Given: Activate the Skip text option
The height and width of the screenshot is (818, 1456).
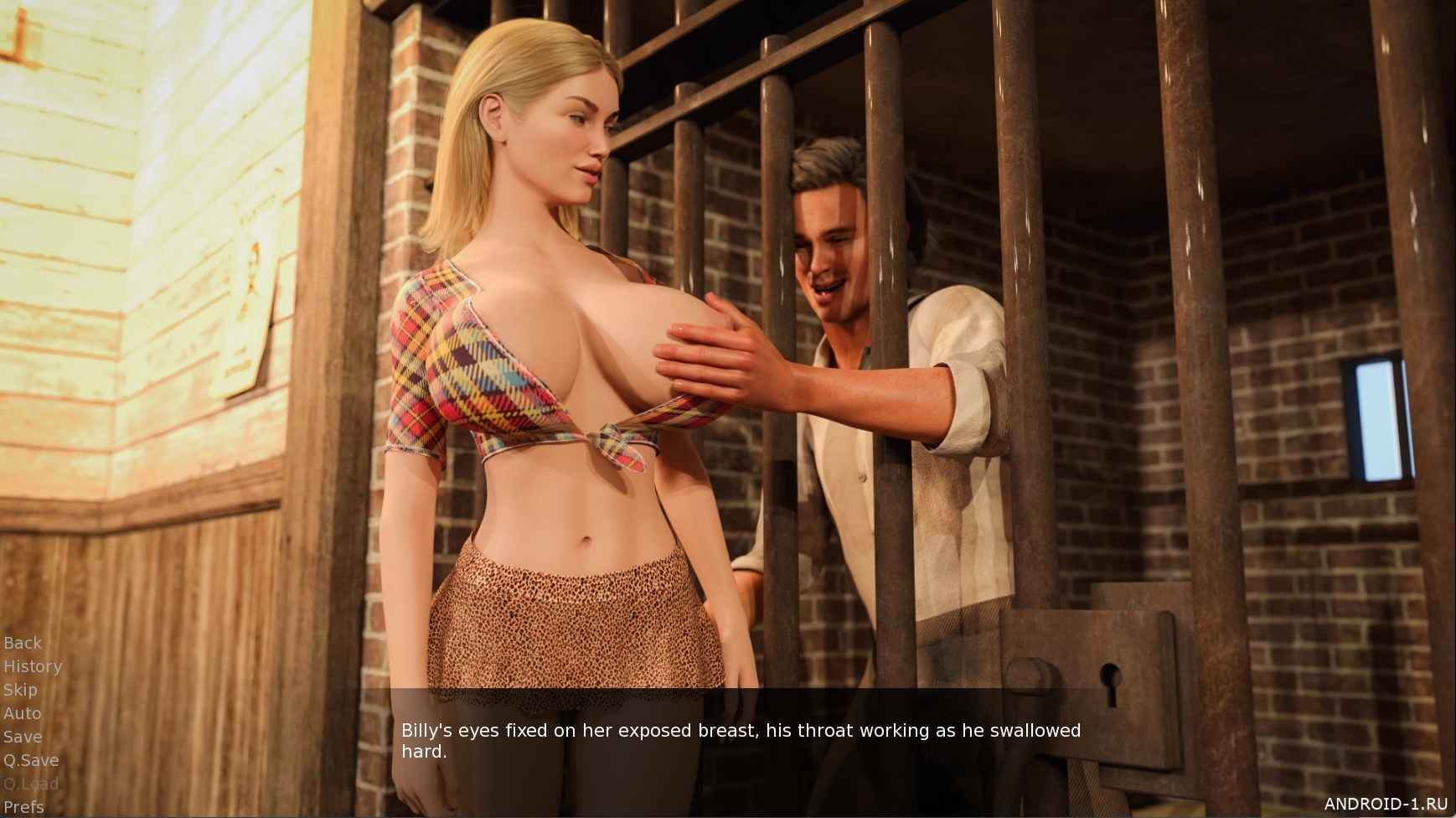Looking at the screenshot, I should (20, 690).
